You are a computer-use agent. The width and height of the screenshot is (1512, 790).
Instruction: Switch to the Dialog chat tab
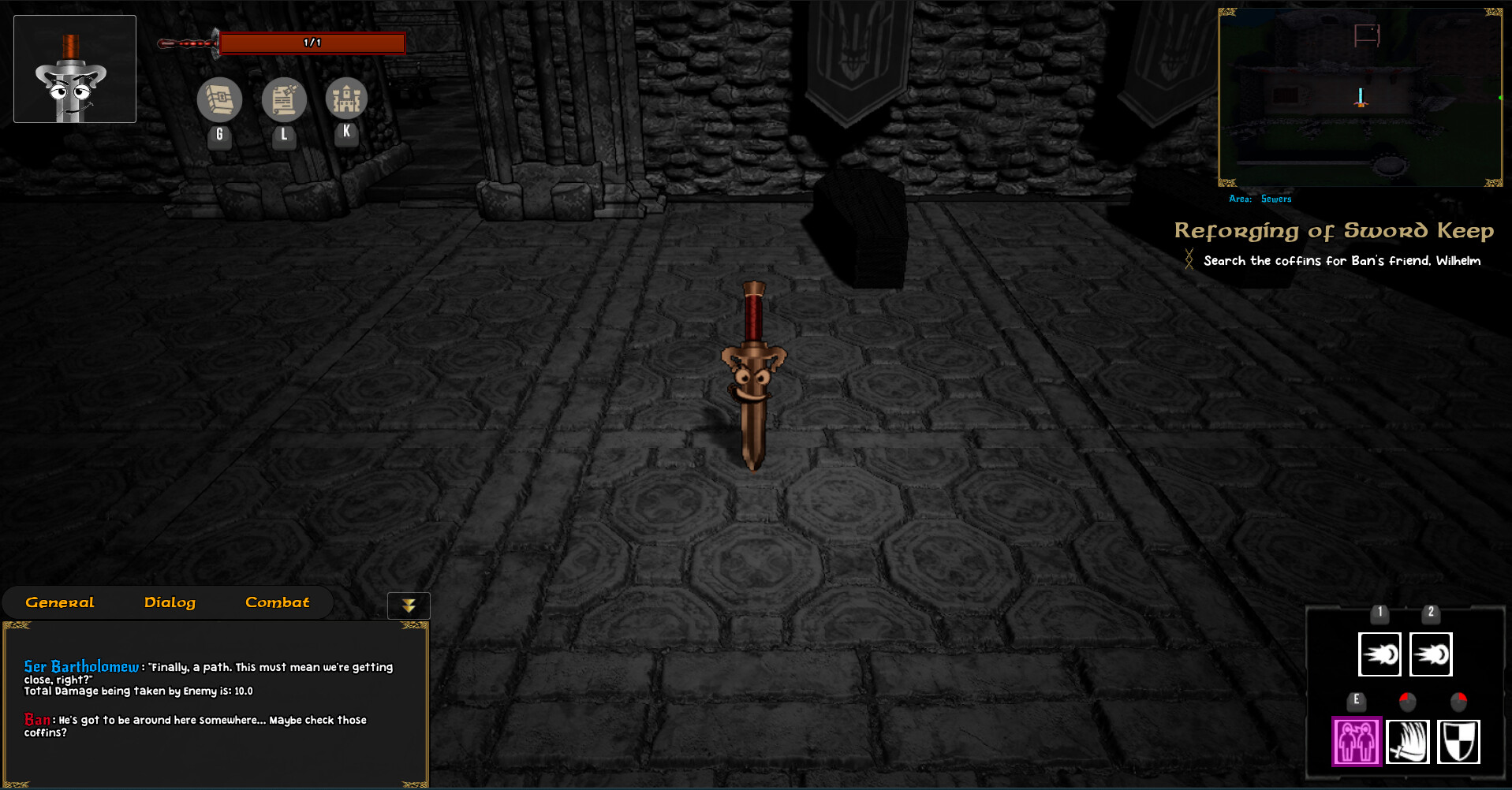170,602
